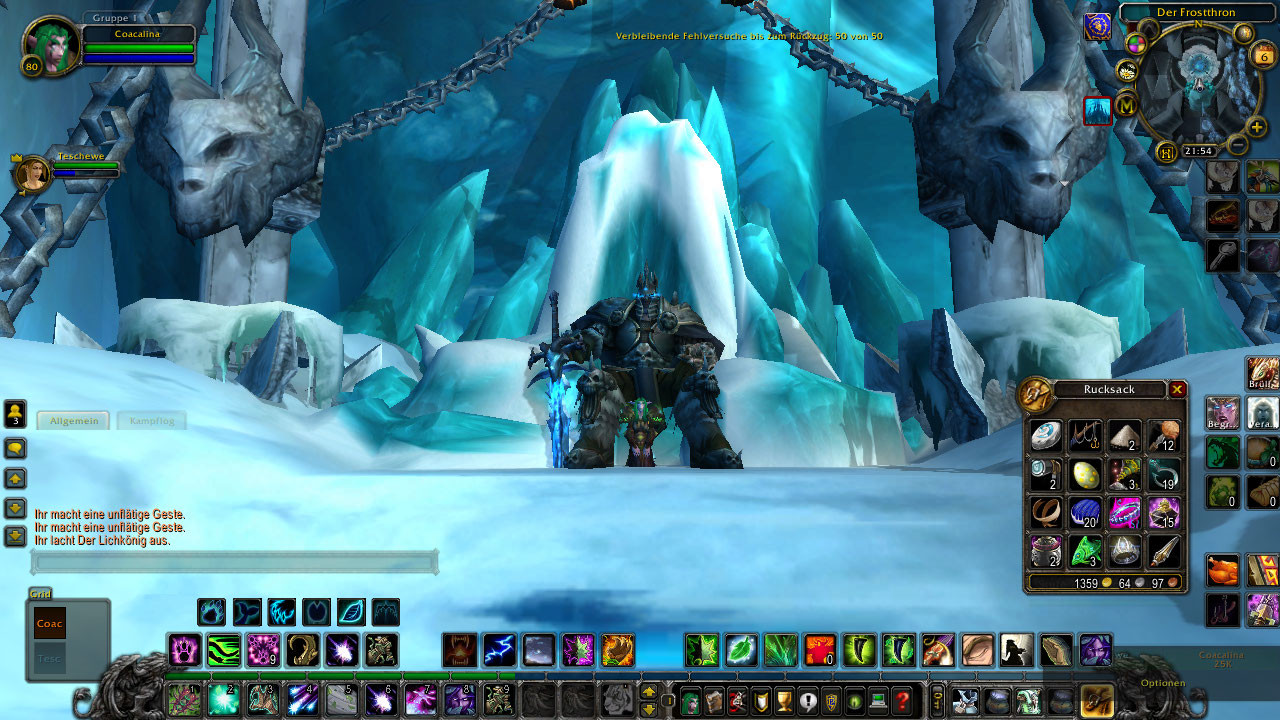Viewport: 1280px width, 720px height.
Task: Select the yellow-spotted egg in the Rucksack
Action: (x=1085, y=474)
